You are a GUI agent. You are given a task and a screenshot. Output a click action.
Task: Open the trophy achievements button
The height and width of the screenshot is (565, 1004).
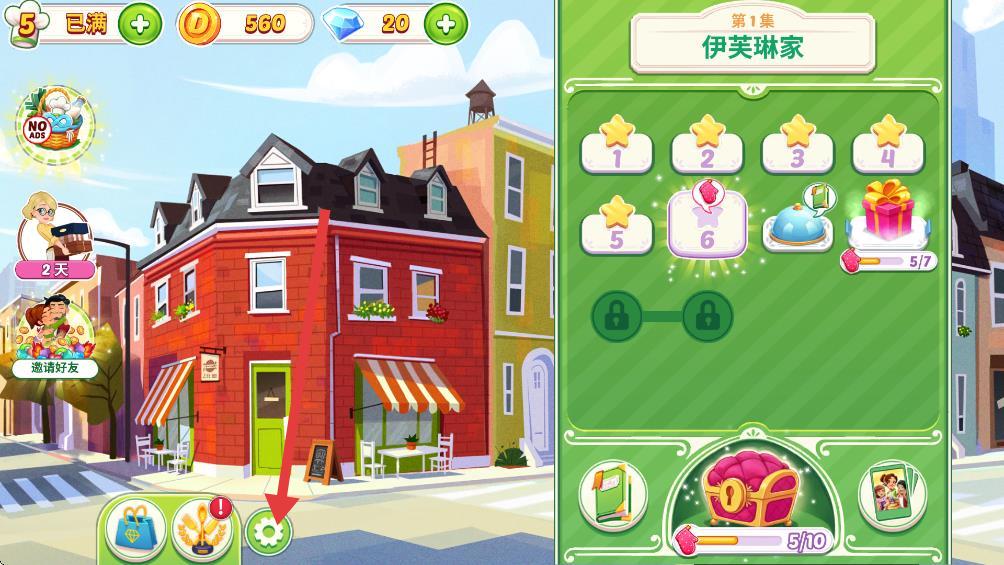[201, 529]
